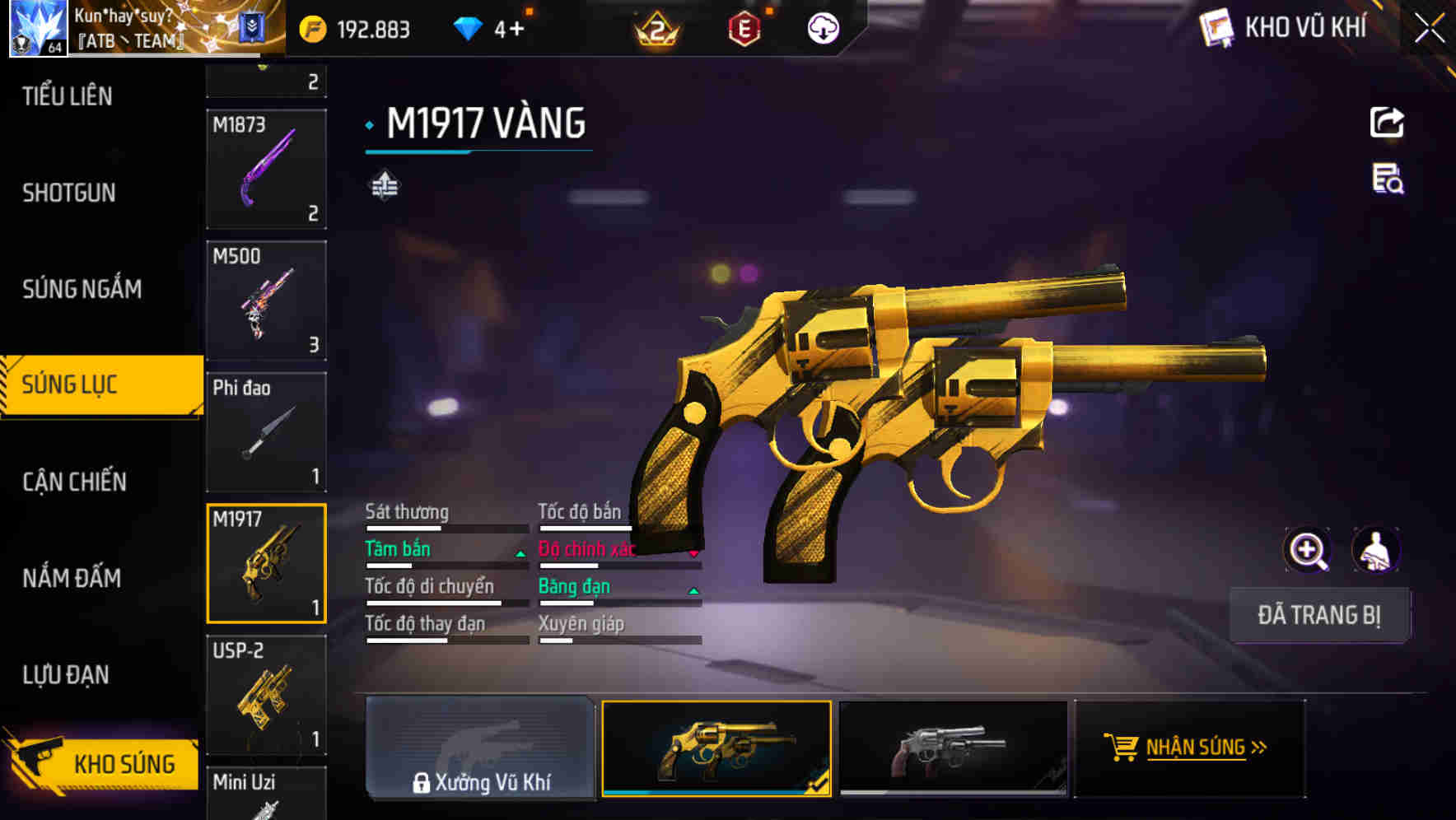
Task: Select the Phi đao throwing knife tile
Action: click(266, 432)
